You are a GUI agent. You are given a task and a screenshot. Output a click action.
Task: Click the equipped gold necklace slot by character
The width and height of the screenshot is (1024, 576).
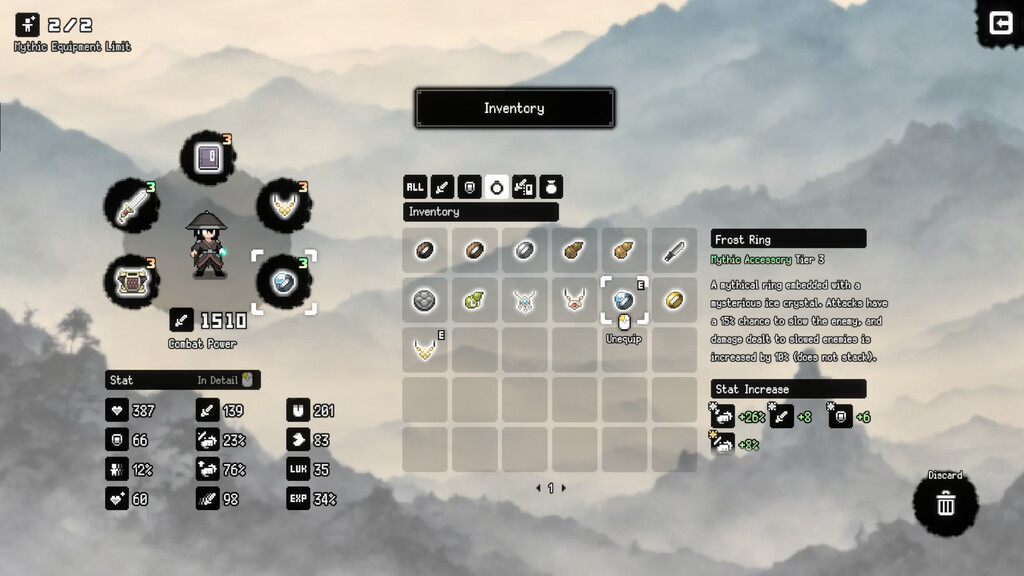click(284, 205)
